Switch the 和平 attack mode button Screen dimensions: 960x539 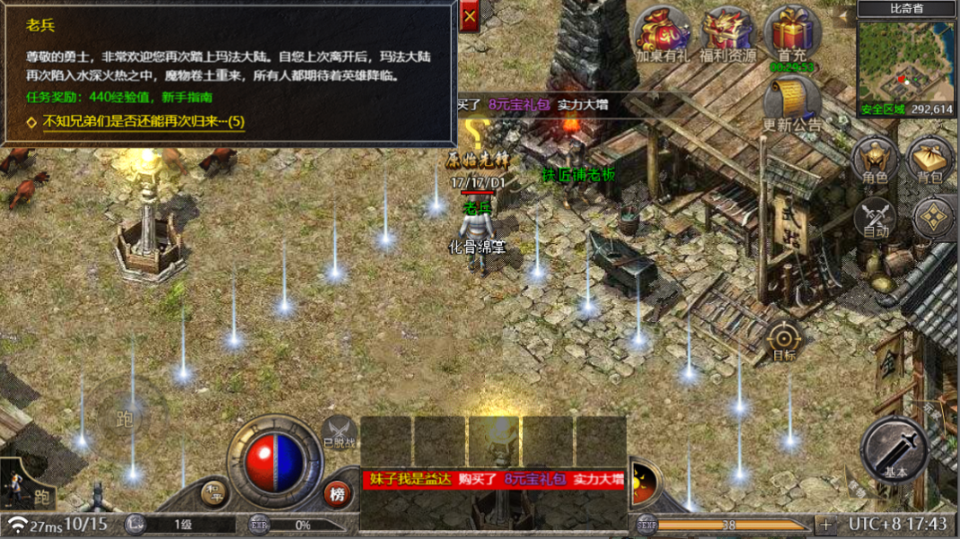tap(213, 490)
